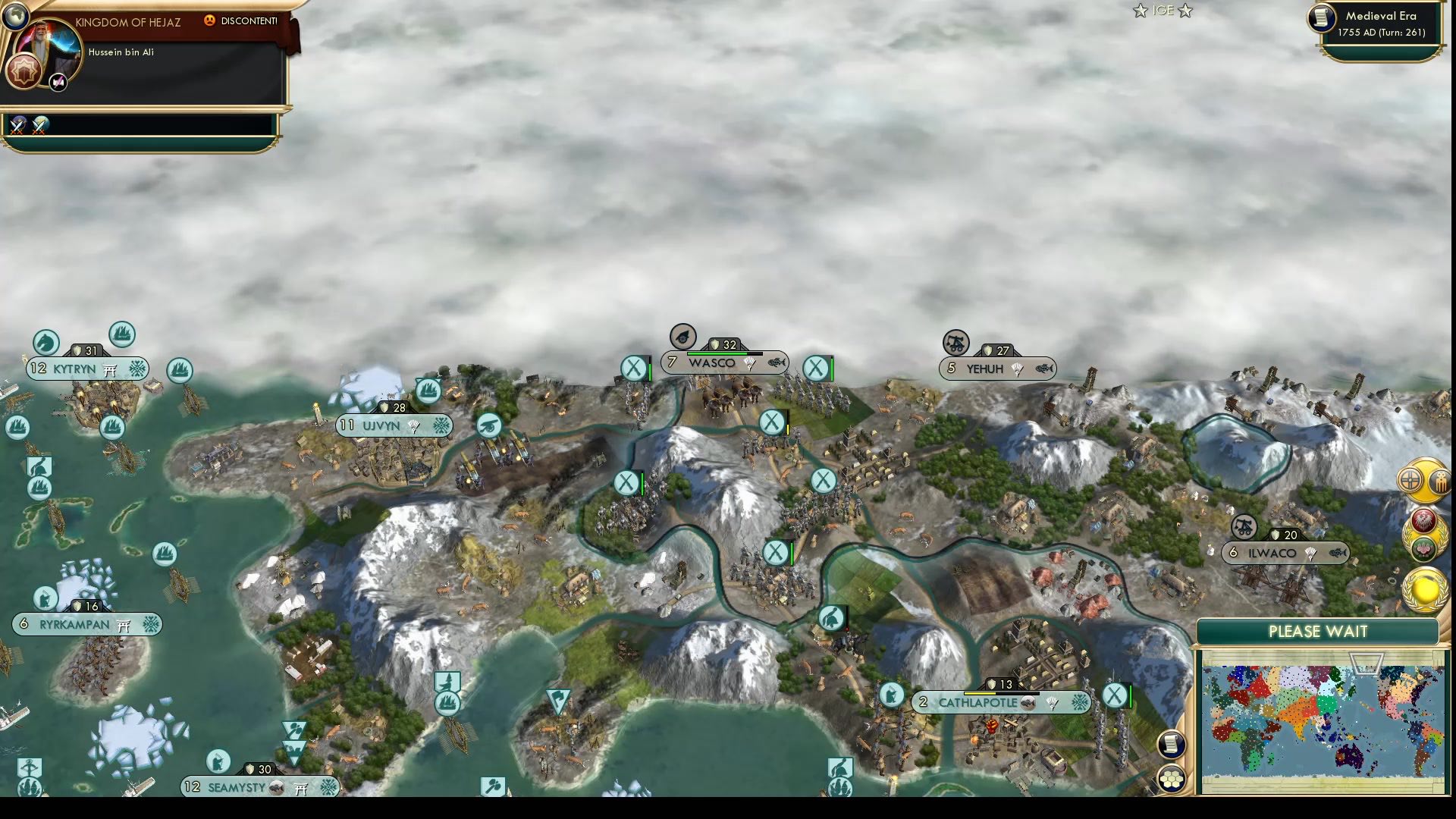Viewport: 1456px width, 819px height.
Task: Toggle the hex strategic view button
Action: click(1171, 778)
